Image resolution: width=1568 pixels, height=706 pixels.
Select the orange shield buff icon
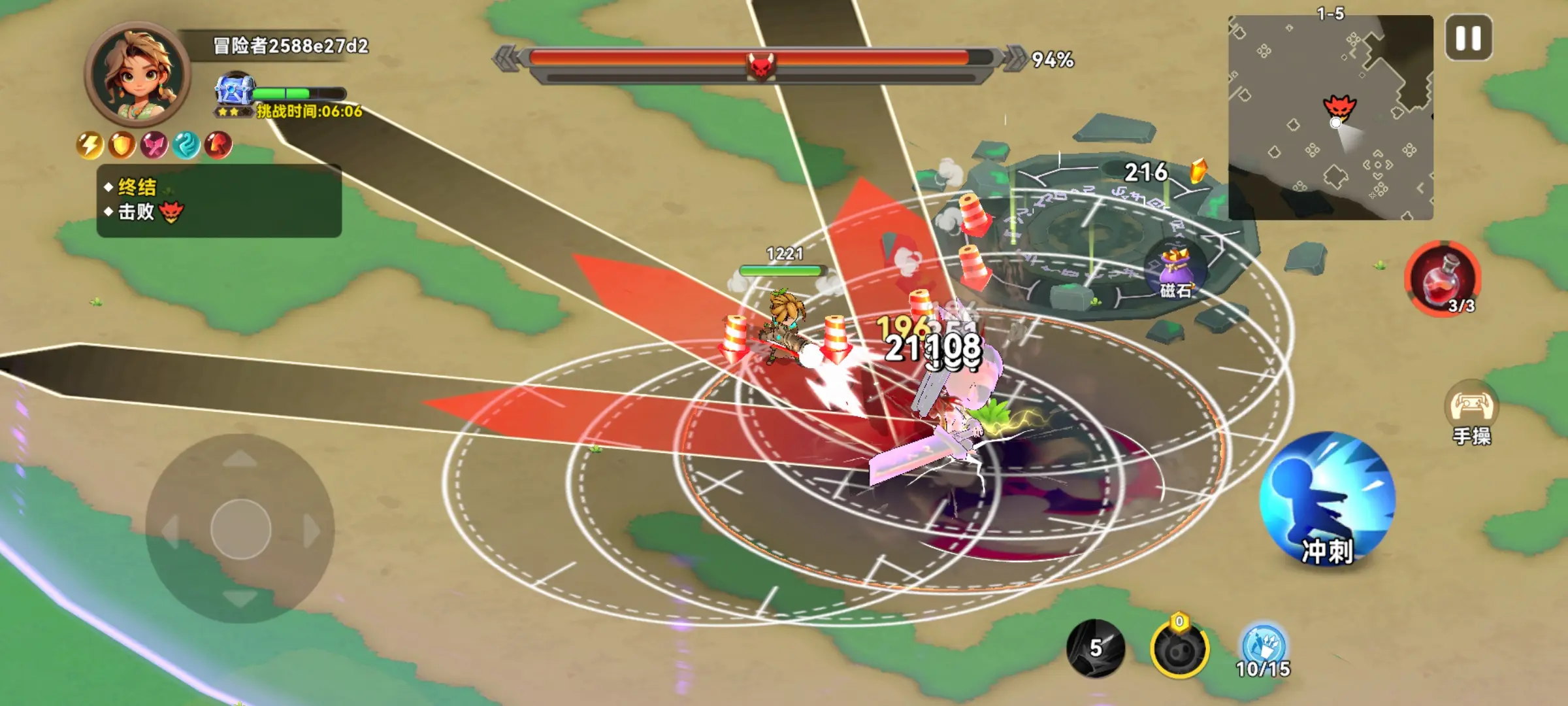coord(122,145)
